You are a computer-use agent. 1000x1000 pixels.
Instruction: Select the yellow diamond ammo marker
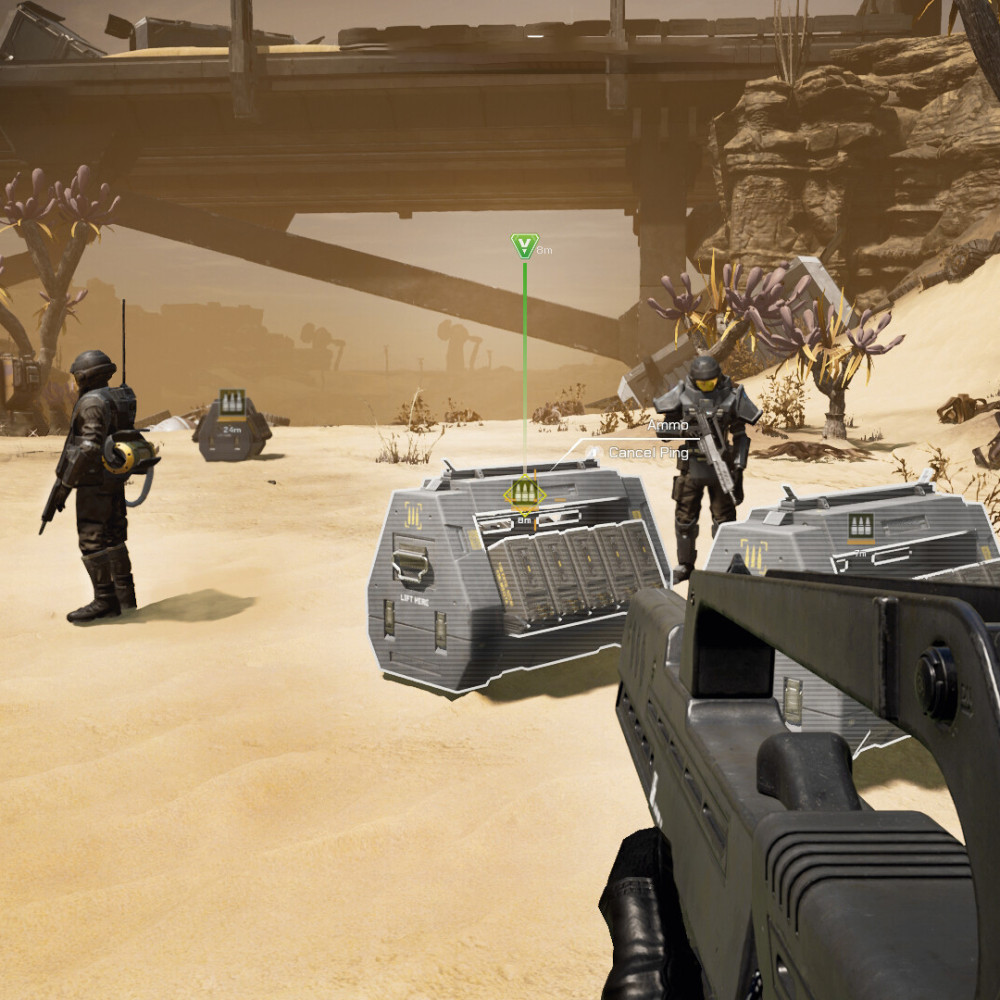(x=524, y=493)
